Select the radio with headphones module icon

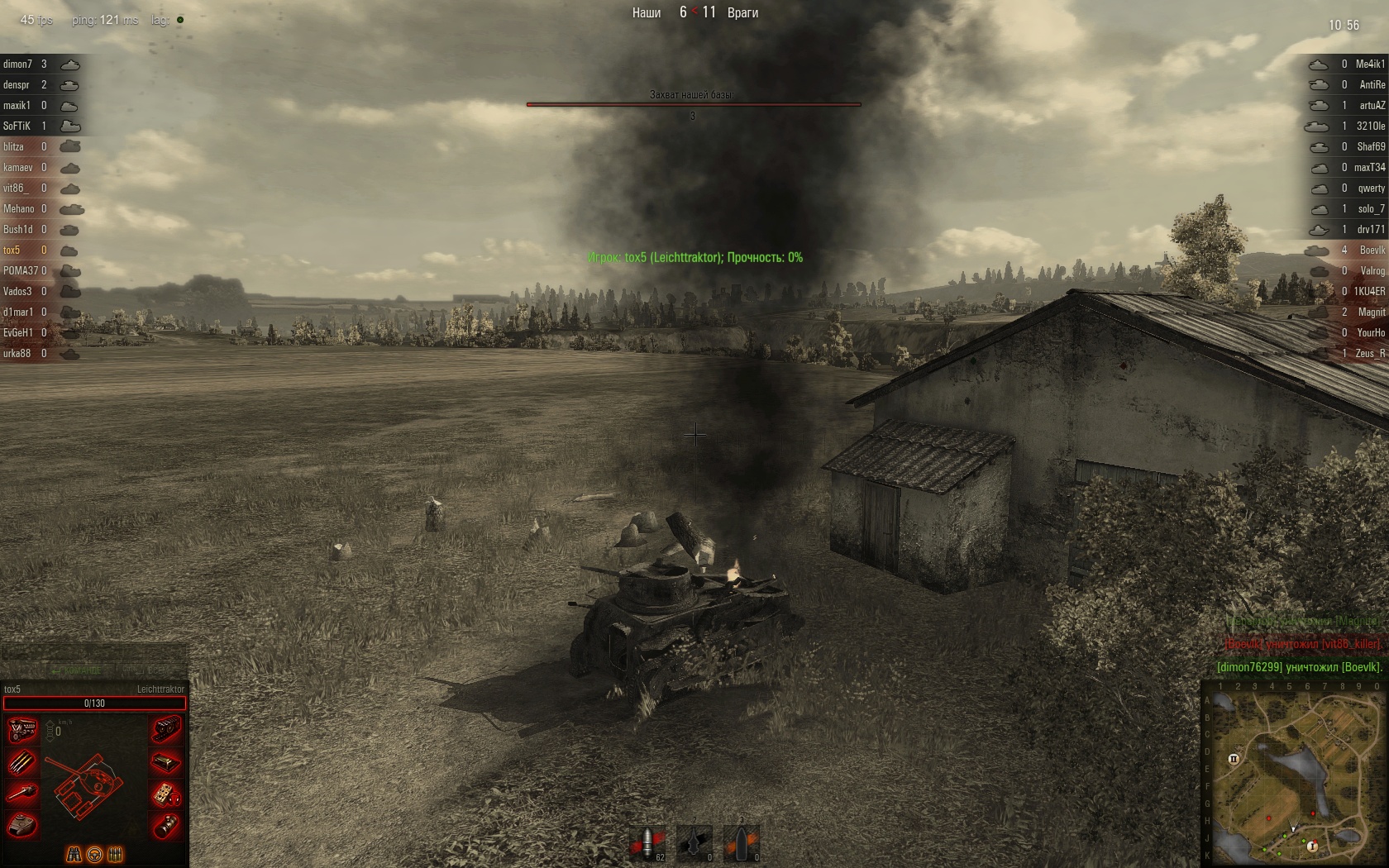pos(166,794)
